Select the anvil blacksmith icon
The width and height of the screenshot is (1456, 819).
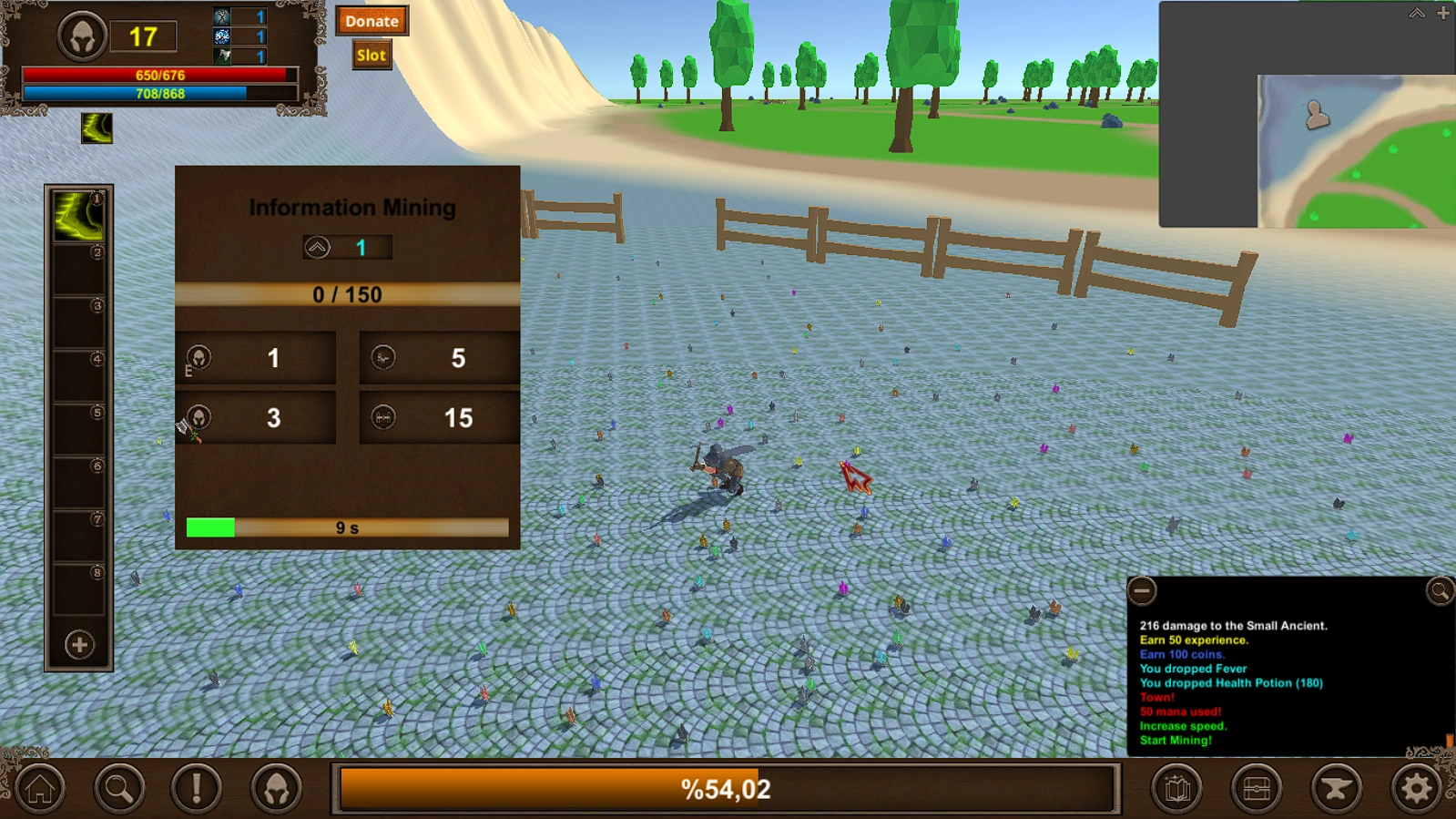tap(1334, 787)
